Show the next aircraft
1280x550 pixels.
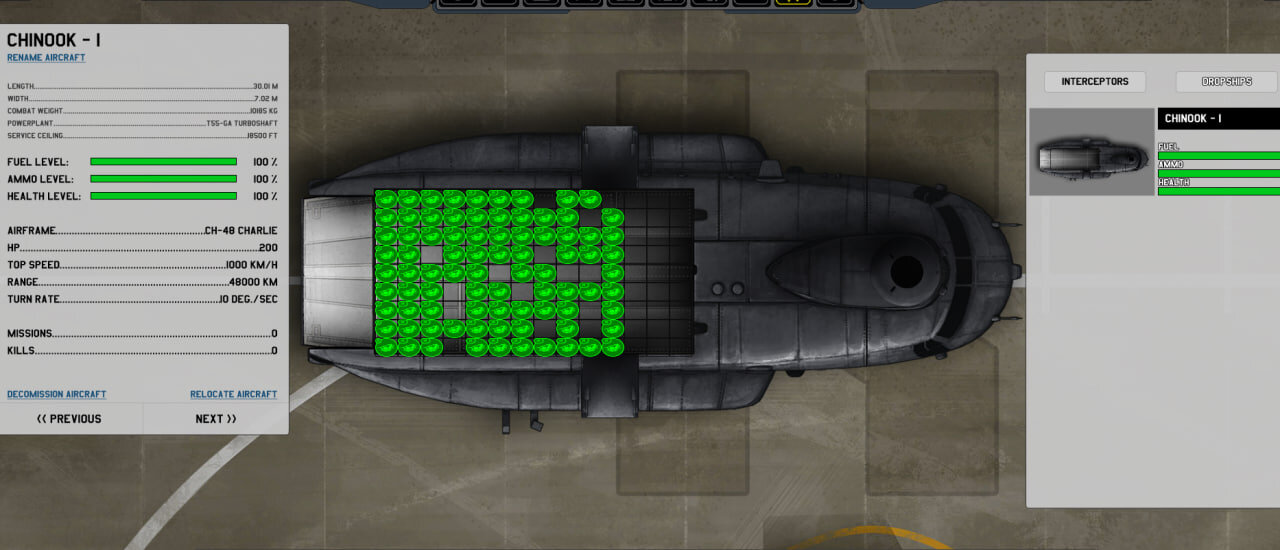click(216, 419)
